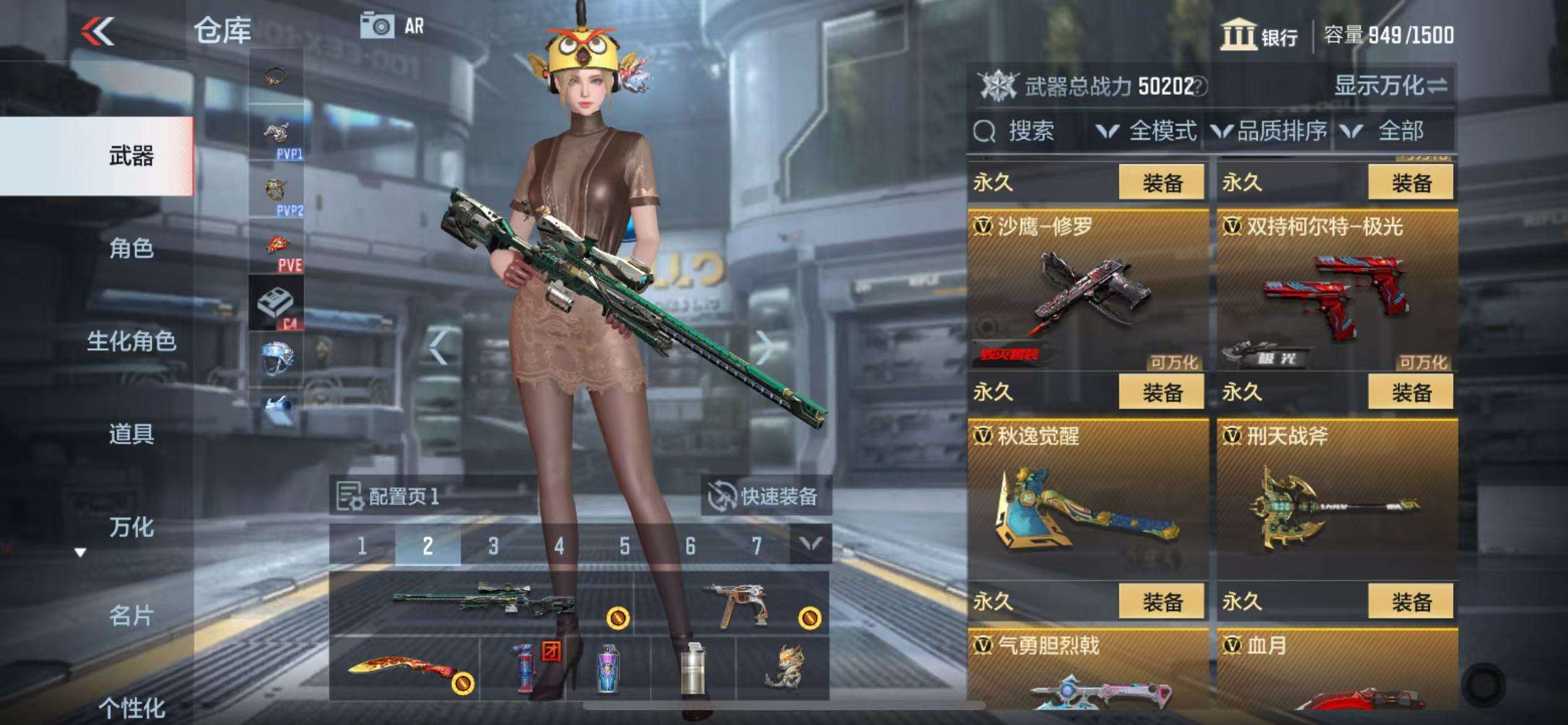Open the 万化 tab
The image size is (1568, 725).
click(131, 527)
